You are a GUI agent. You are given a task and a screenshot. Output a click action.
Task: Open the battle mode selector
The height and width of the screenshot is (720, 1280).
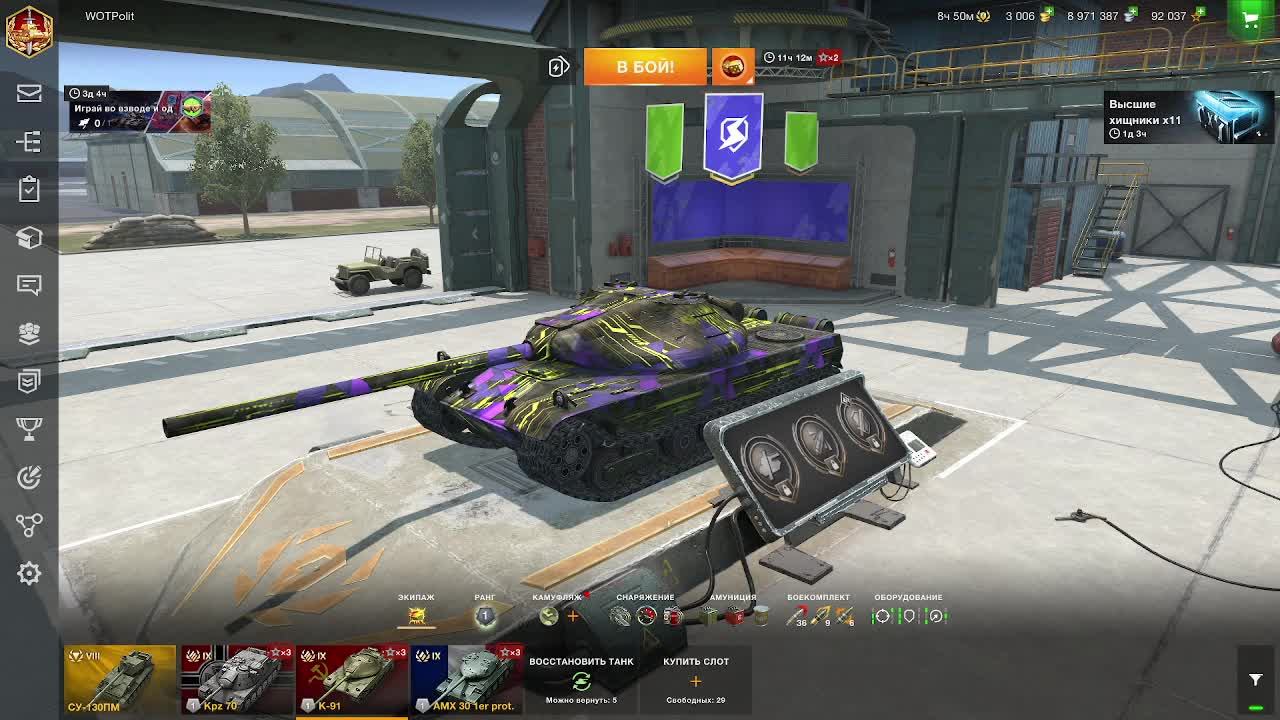click(x=733, y=66)
